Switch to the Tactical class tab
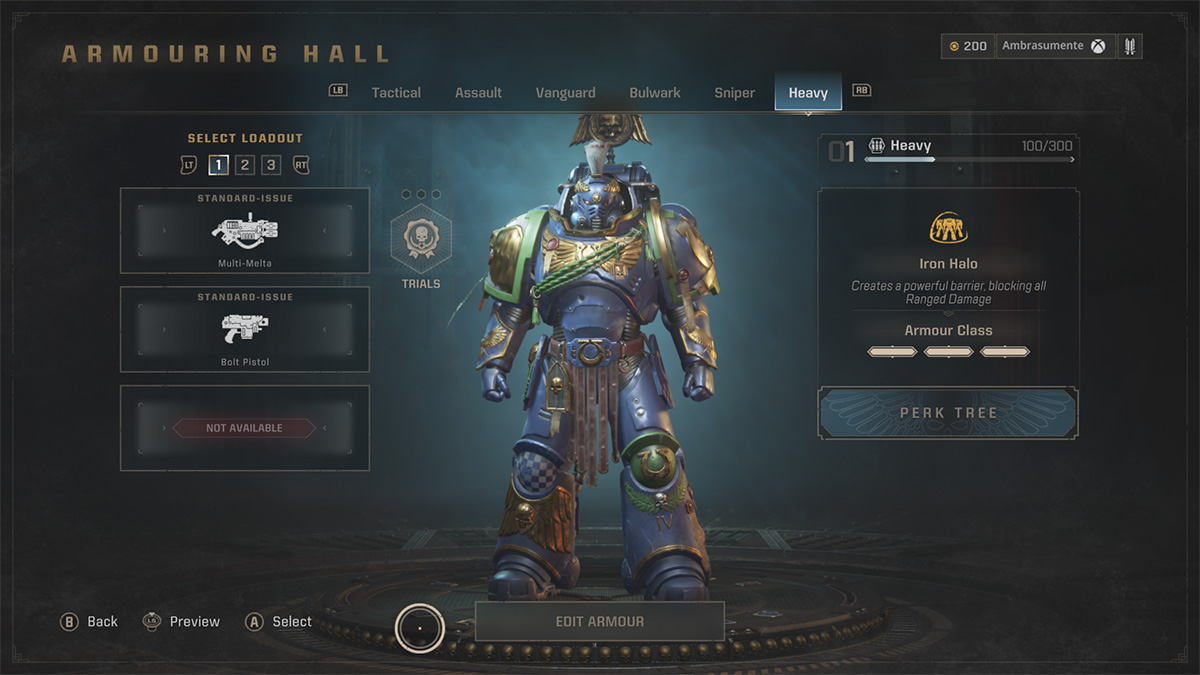This screenshot has width=1200, height=675. pyautogui.click(x=396, y=93)
